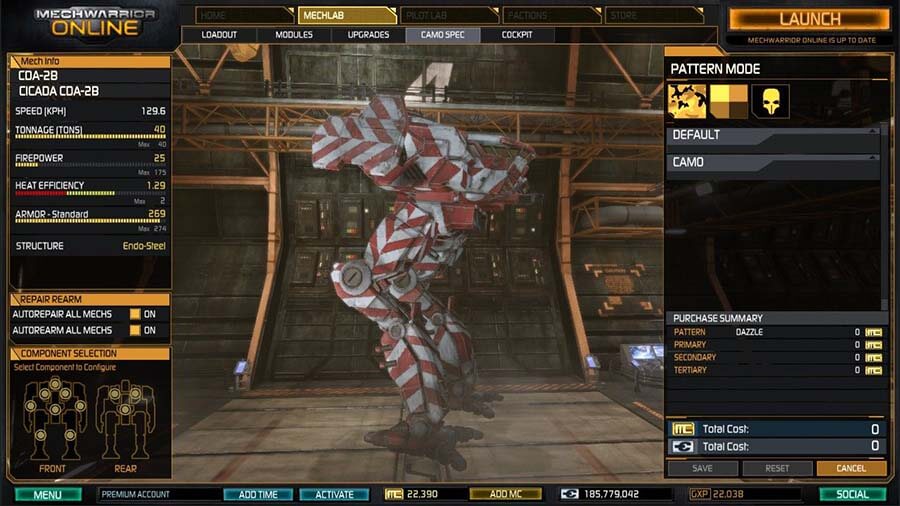This screenshot has width=900, height=506.
Task: Click the Add MC button
Action: coord(505,494)
